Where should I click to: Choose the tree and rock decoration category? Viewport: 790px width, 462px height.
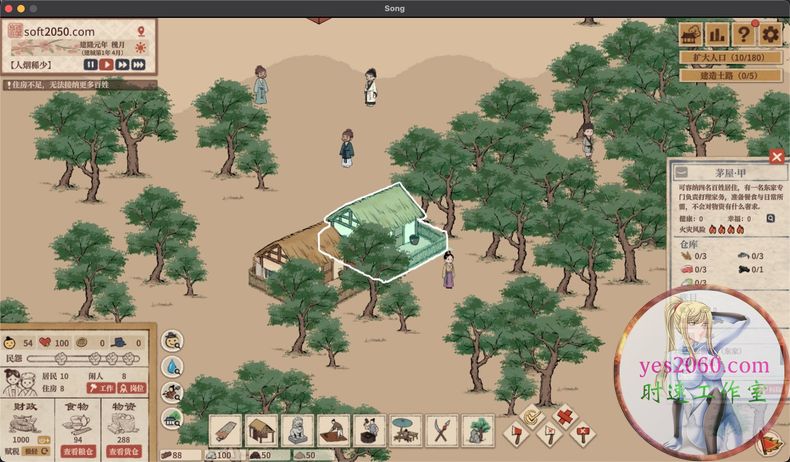coord(477,430)
